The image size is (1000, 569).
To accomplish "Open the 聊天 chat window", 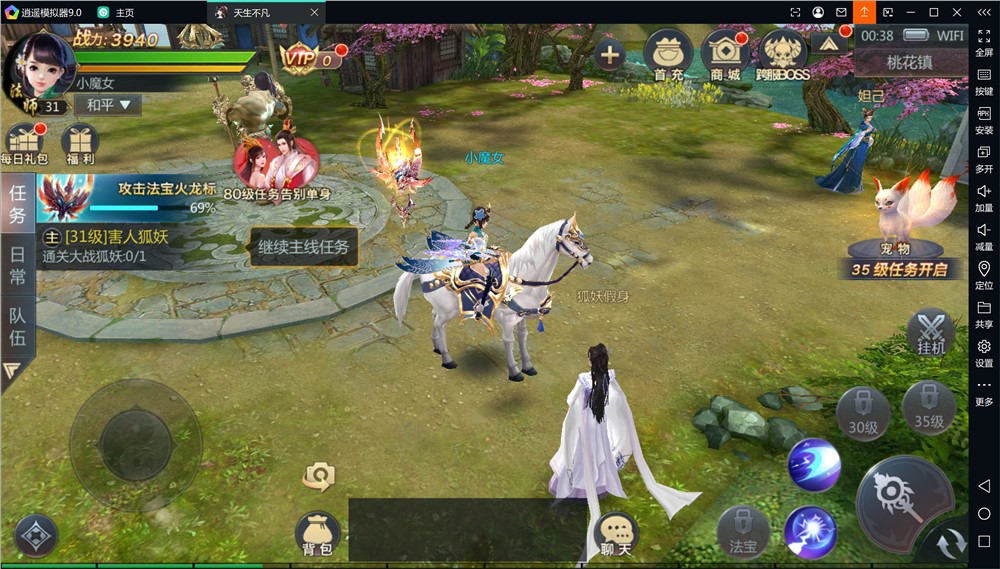I will click(x=616, y=536).
